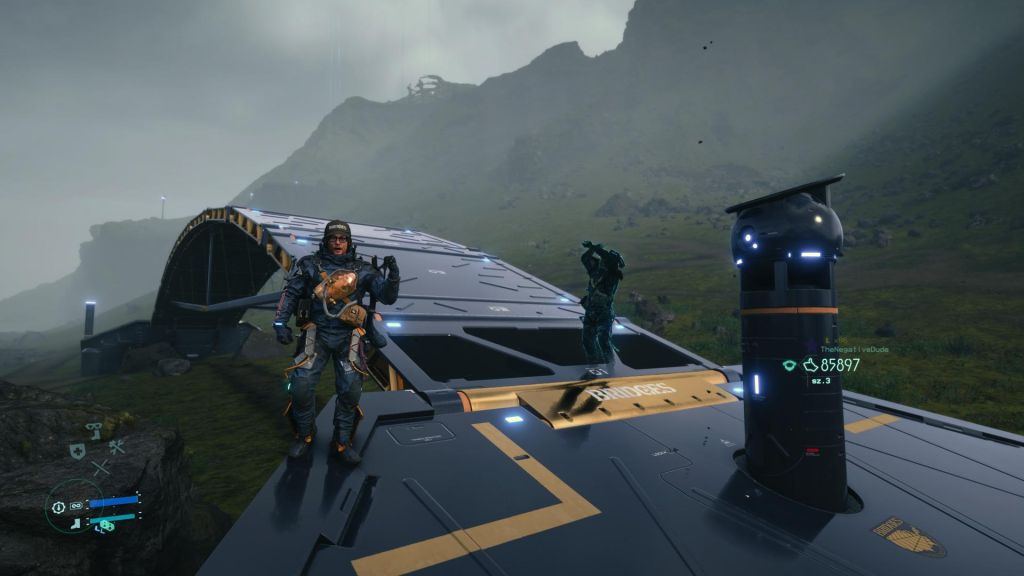This screenshot has height=576, width=1024.
Task: Give a like with the thumbs-up icon
Action: pyautogui.click(x=810, y=365)
